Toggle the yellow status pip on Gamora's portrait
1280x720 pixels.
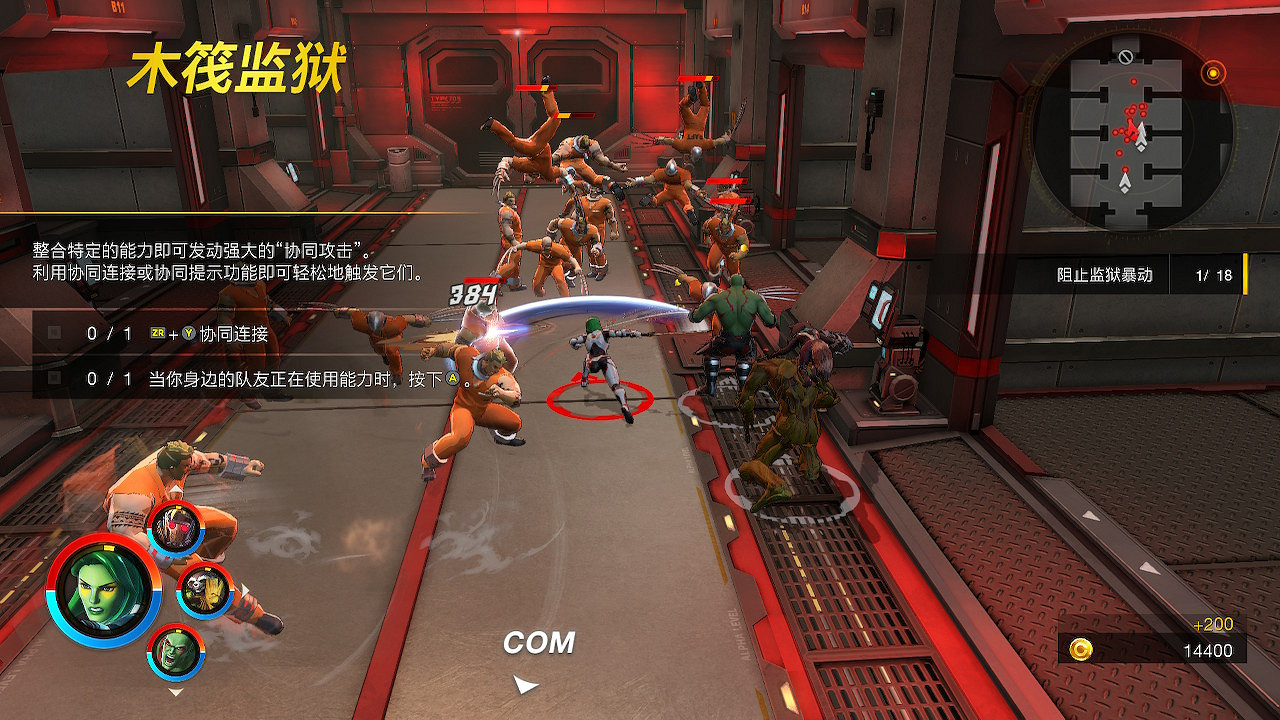(110, 550)
